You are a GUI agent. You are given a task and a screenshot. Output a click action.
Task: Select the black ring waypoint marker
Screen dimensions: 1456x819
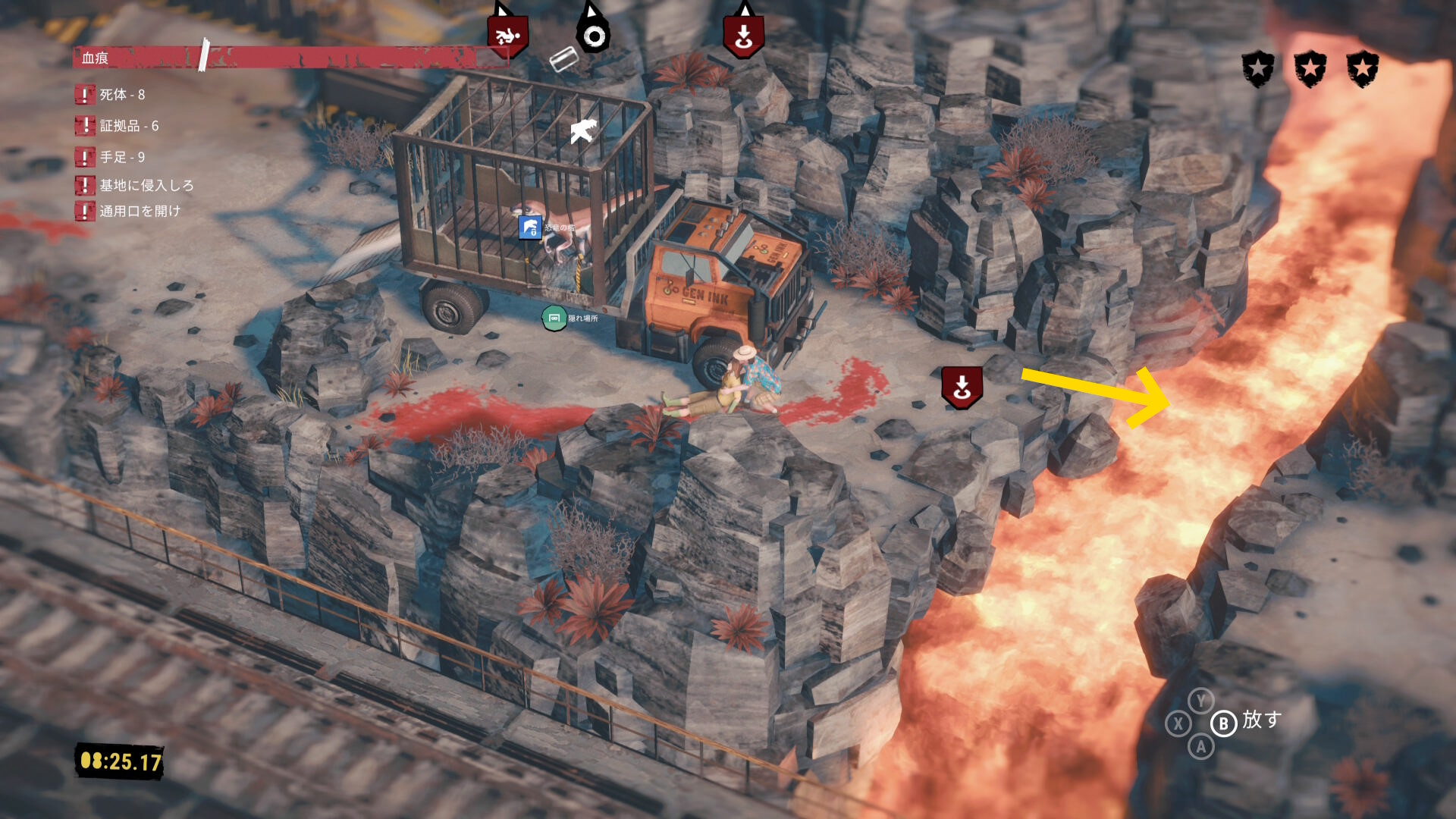pos(594,36)
